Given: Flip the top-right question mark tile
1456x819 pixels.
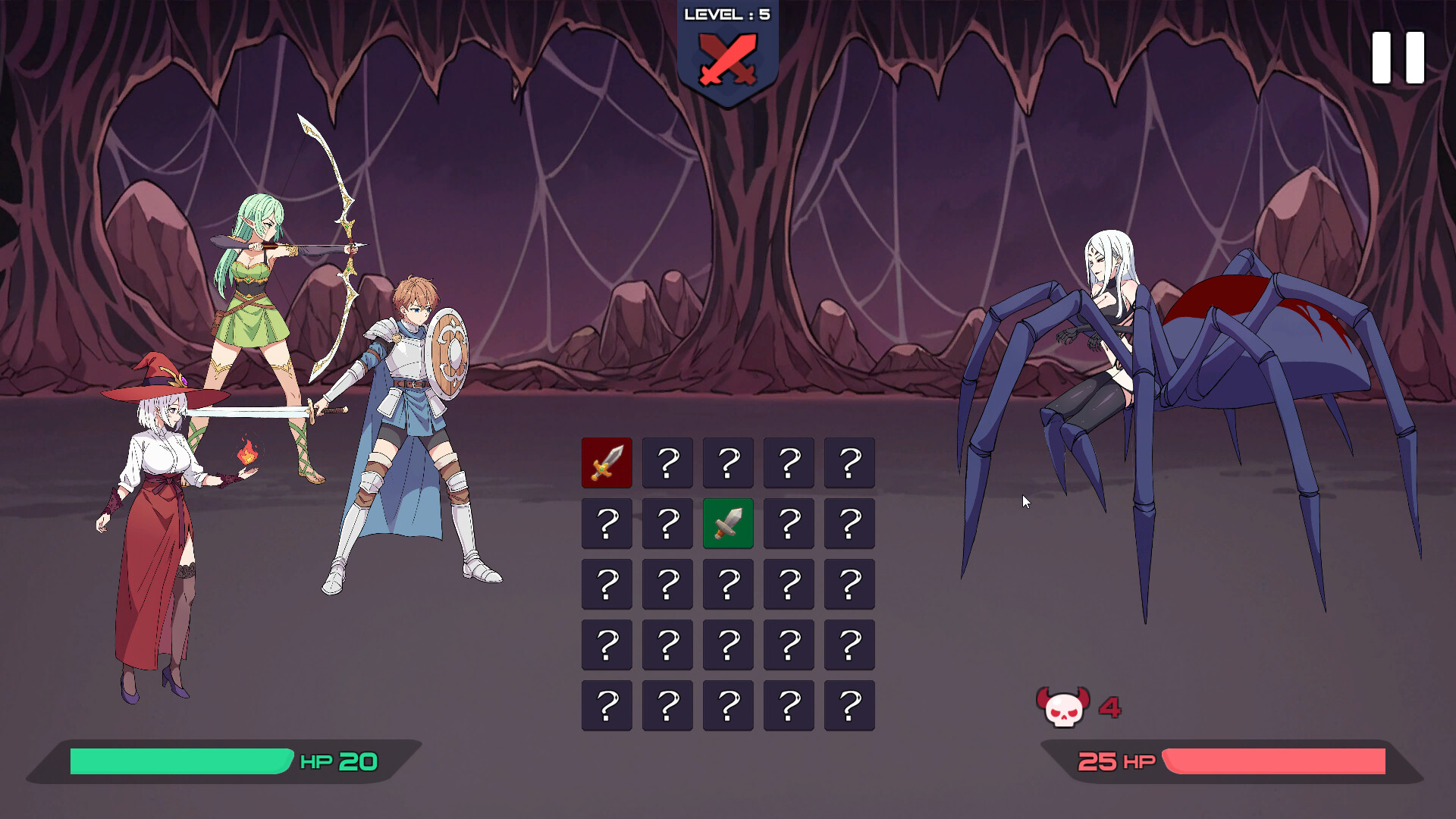Looking at the screenshot, I should coord(849,463).
